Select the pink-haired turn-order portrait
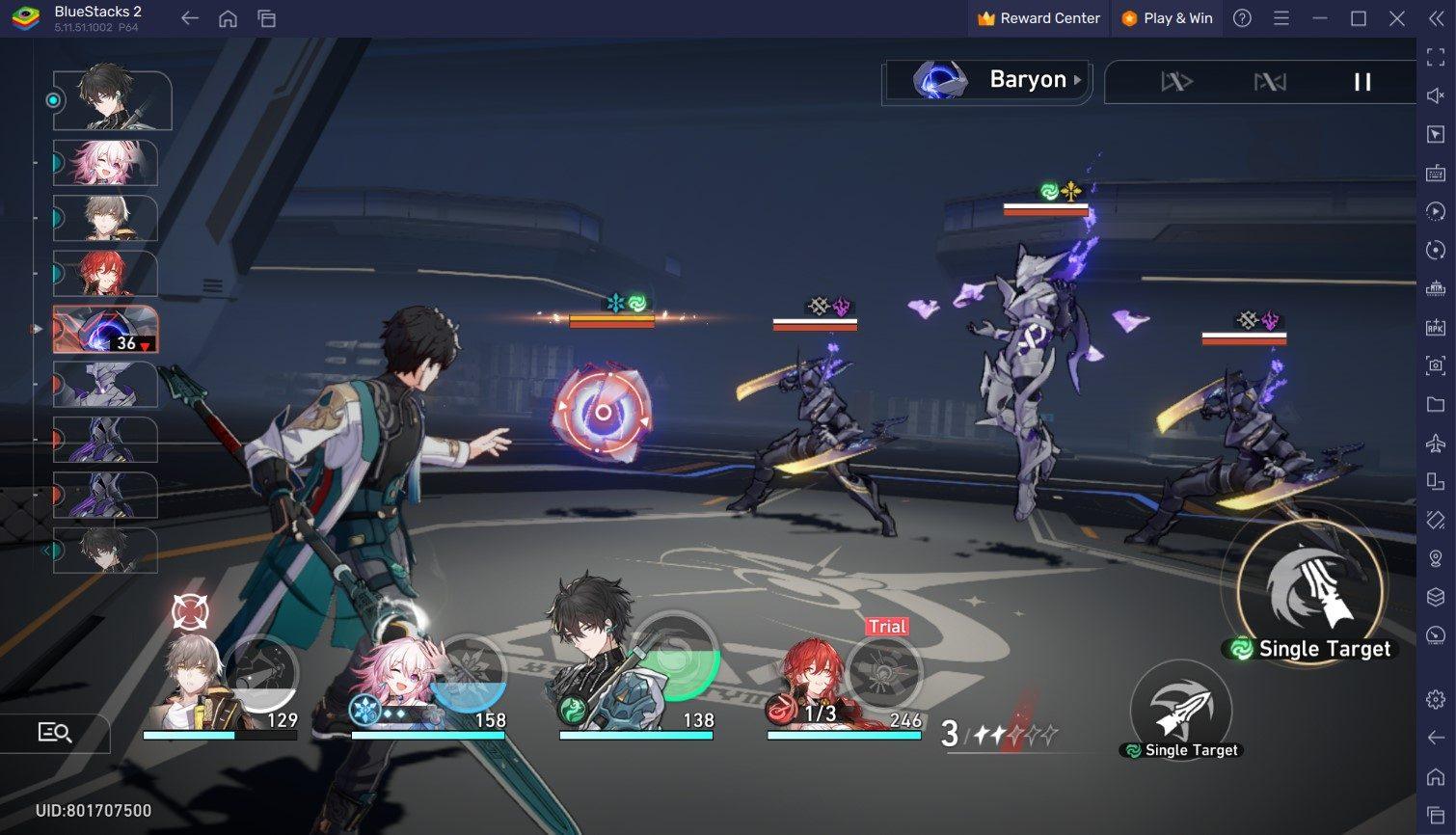Viewport: 1456px width, 835px height. tap(105, 162)
